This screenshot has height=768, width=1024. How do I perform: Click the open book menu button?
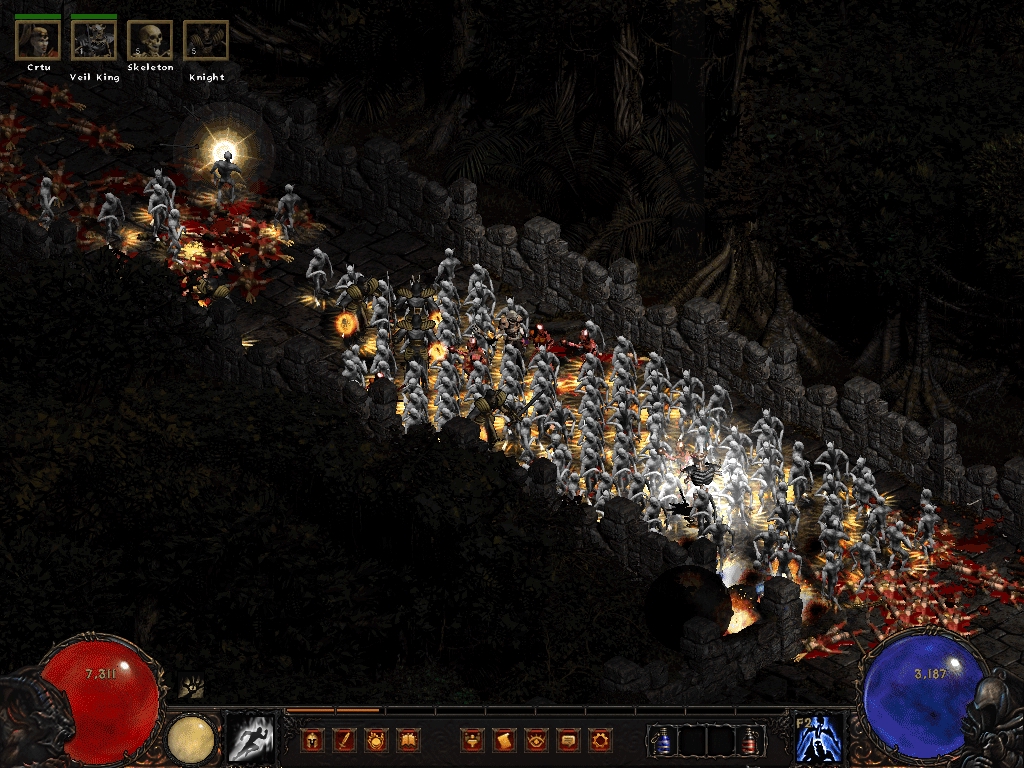[x=408, y=740]
